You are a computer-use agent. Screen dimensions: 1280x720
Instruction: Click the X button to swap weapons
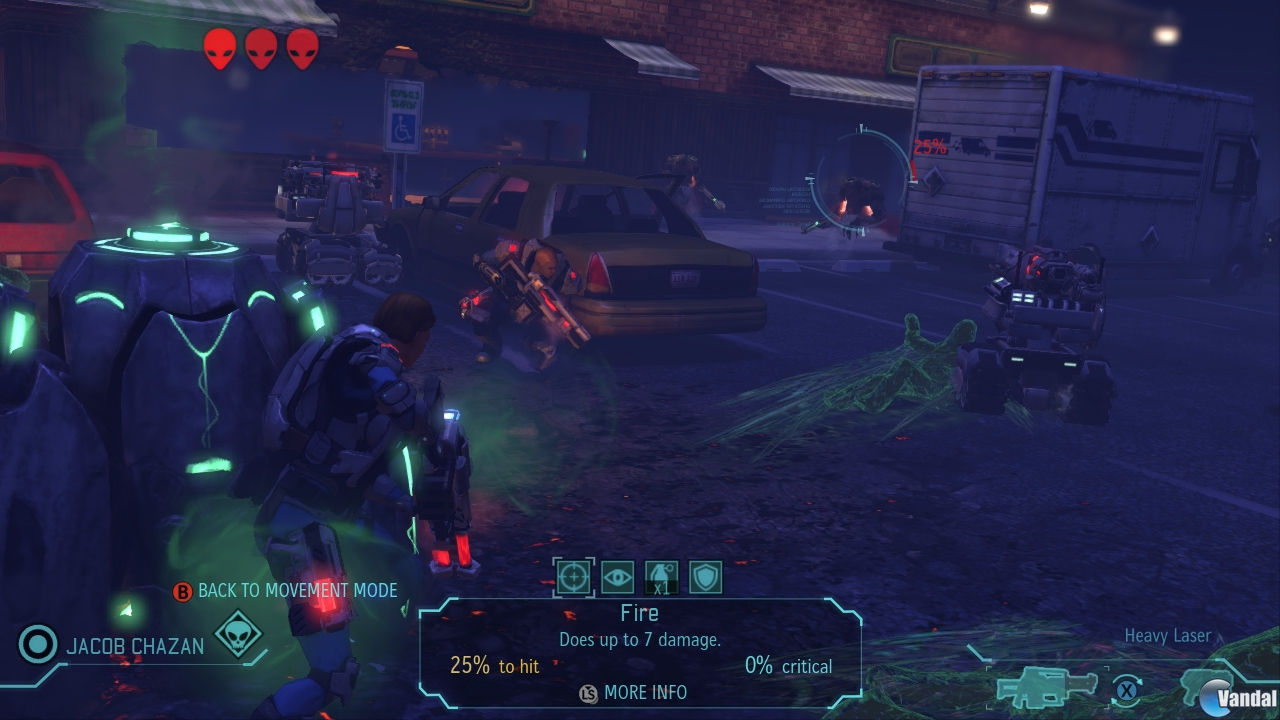click(1126, 690)
